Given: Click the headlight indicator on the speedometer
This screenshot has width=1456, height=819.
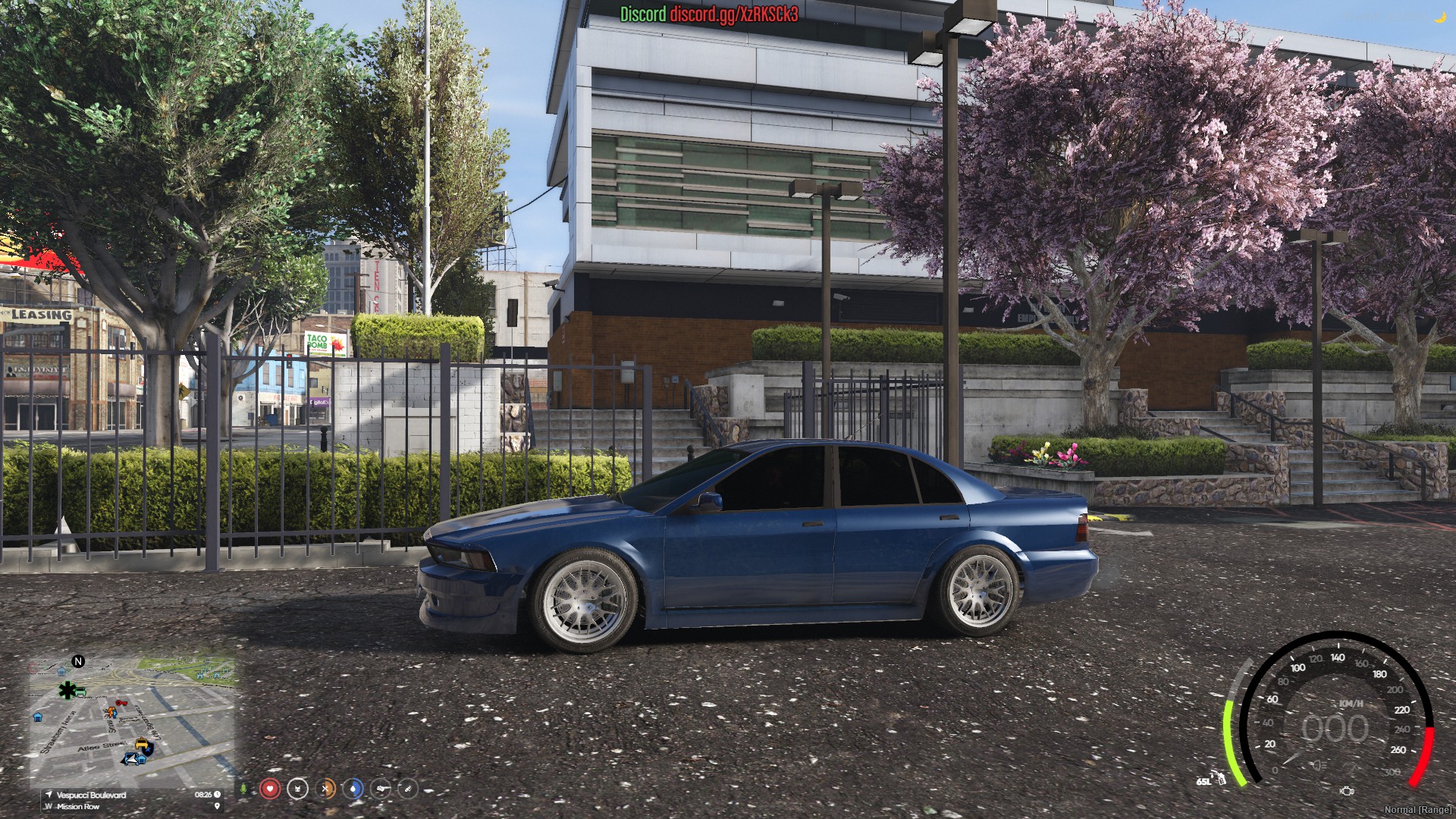Looking at the screenshot, I should click(1319, 766).
